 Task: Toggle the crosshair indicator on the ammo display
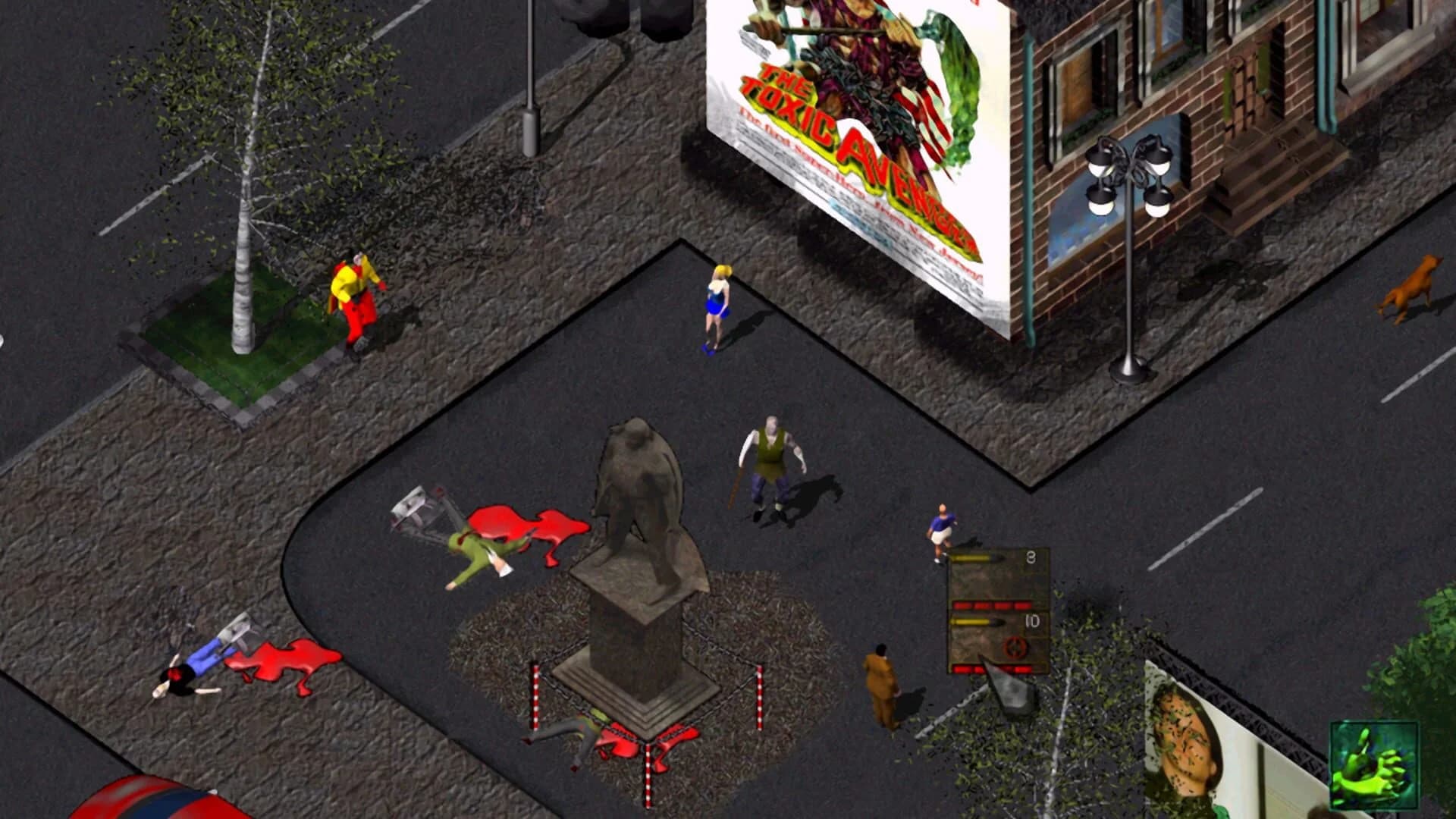point(1015,648)
